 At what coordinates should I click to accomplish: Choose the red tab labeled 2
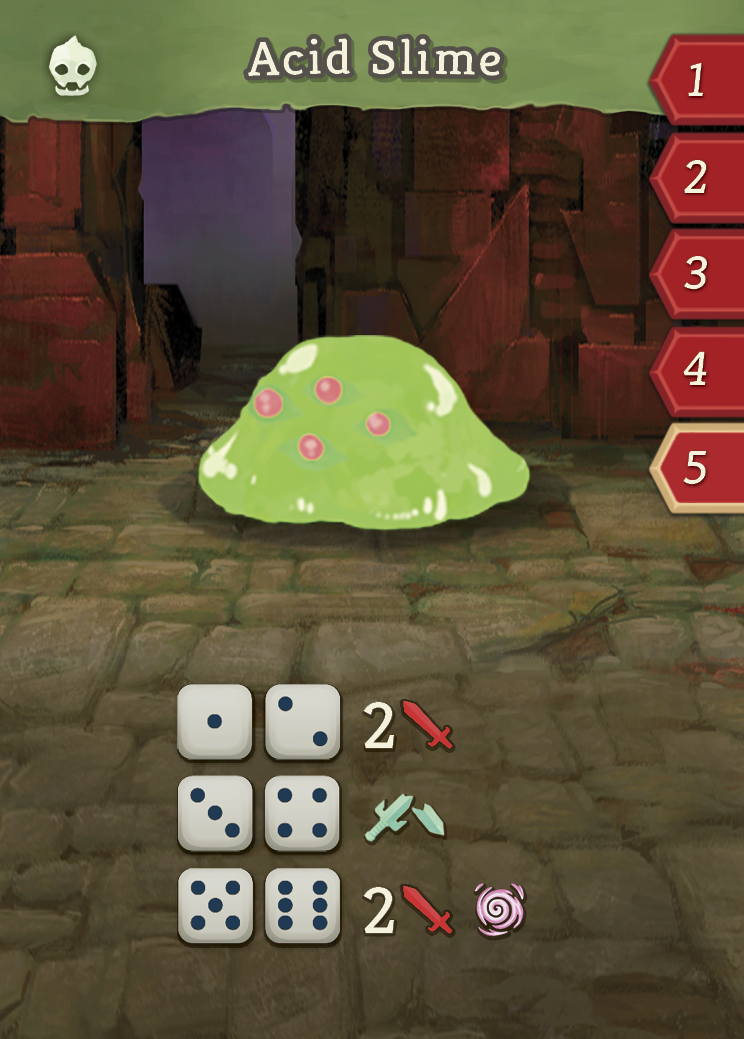point(698,177)
